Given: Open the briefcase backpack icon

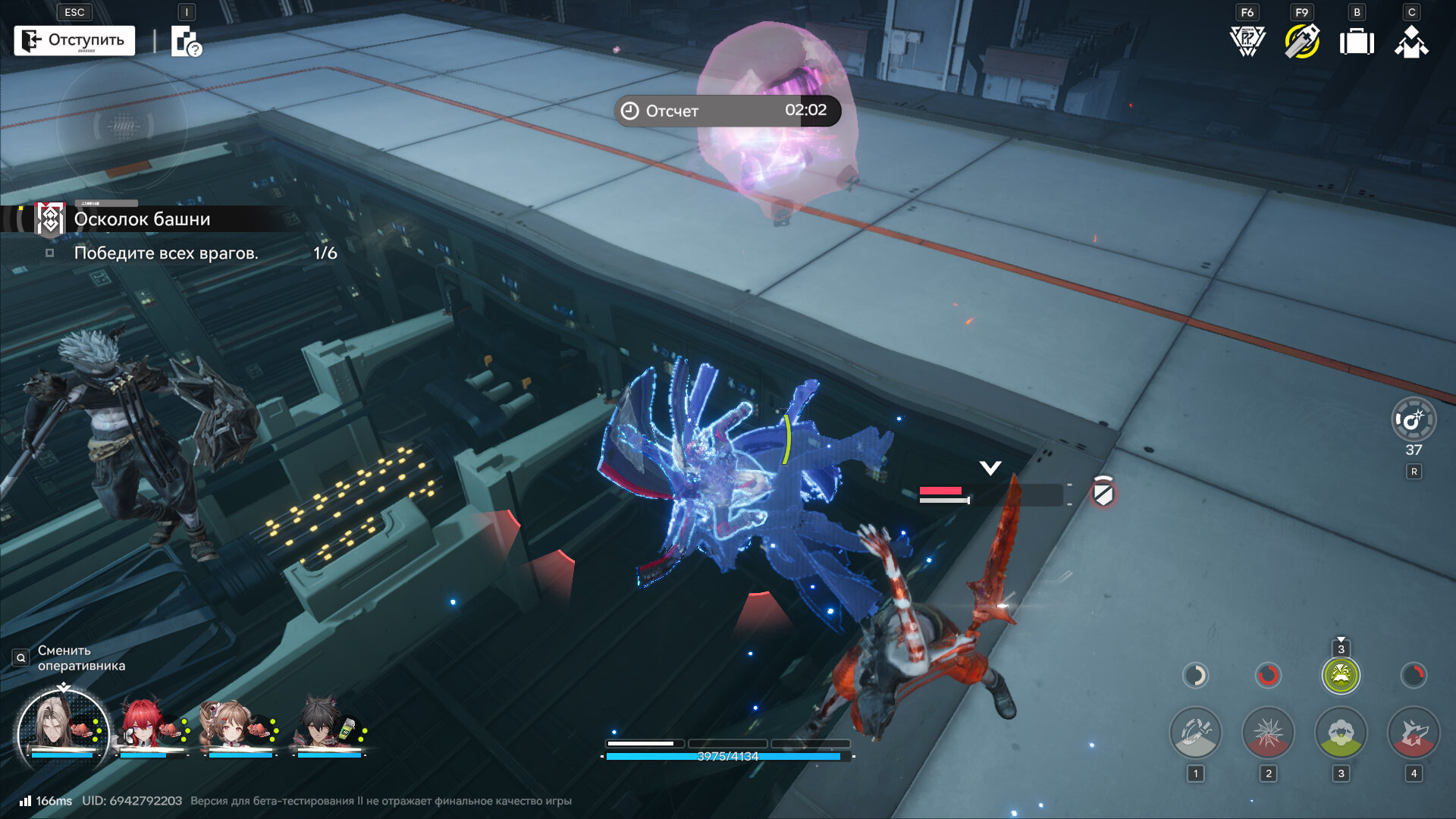Looking at the screenshot, I should click(1357, 42).
